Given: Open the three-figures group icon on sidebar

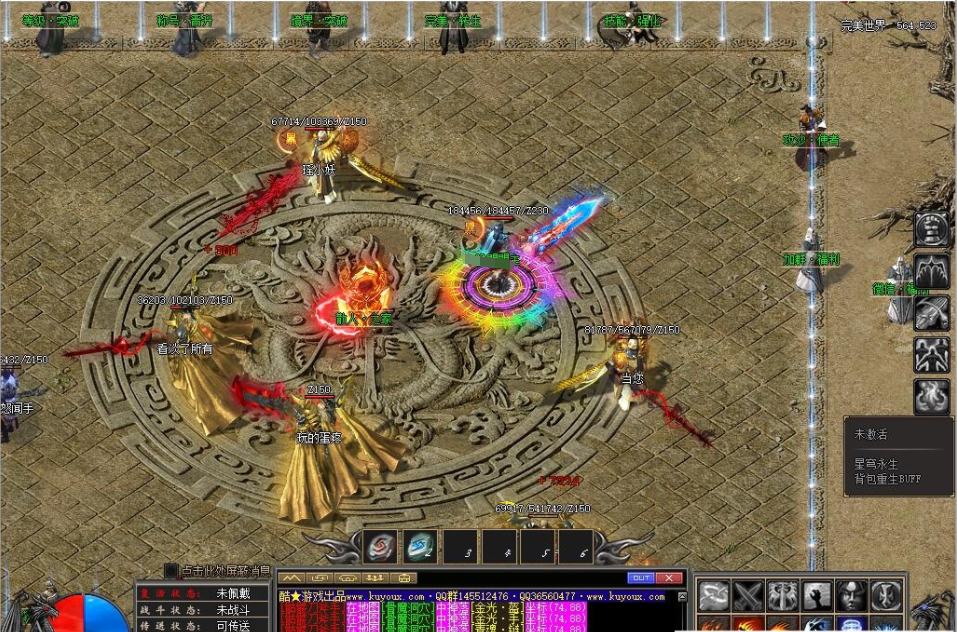Looking at the screenshot, I should click(932, 353).
